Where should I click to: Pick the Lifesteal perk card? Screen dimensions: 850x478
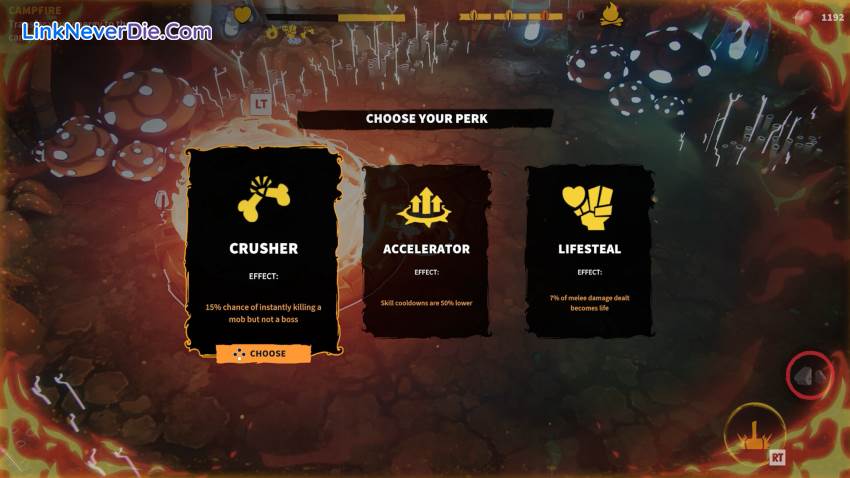(589, 250)
